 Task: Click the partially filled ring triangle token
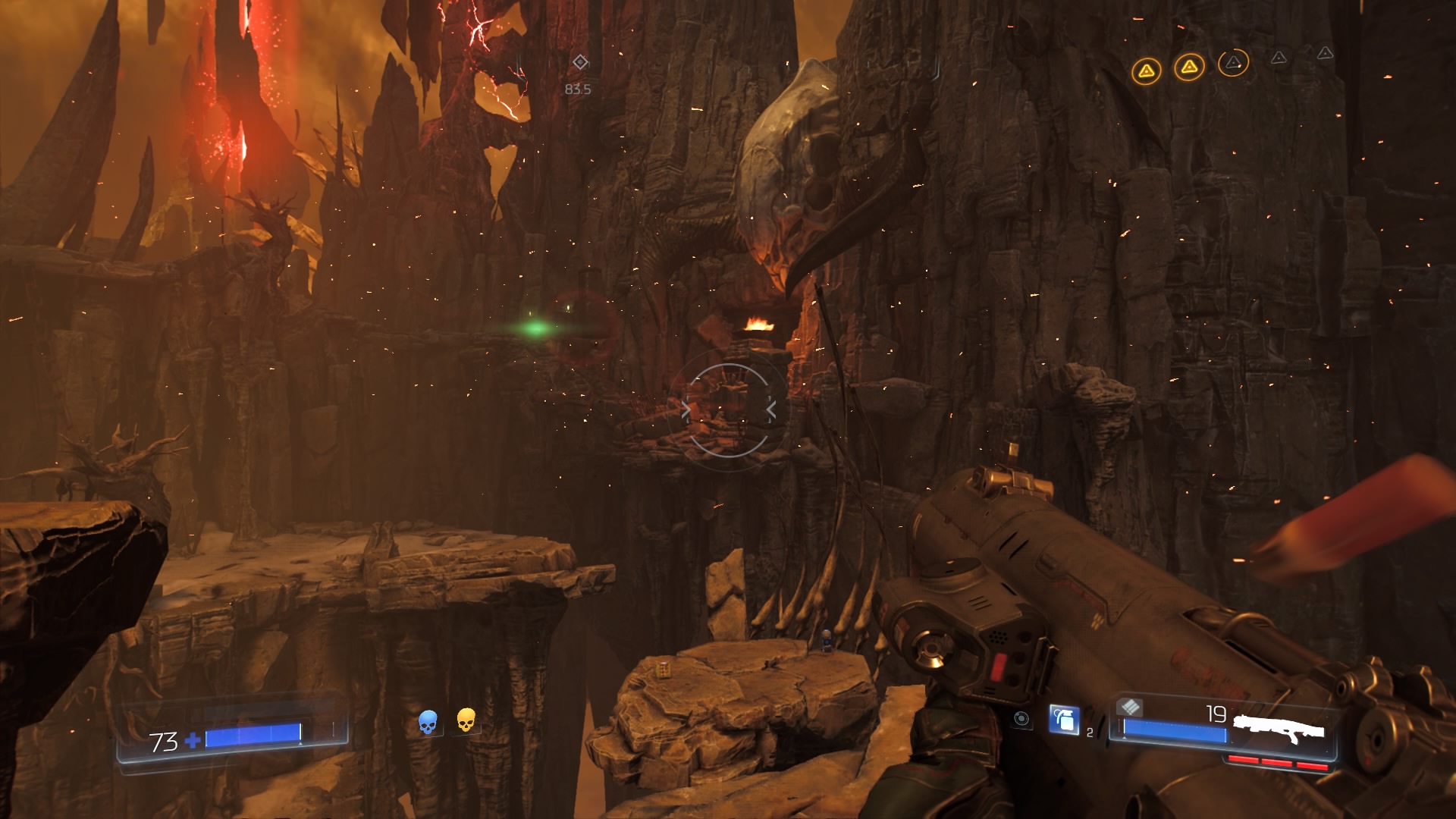click(1233, 63)
